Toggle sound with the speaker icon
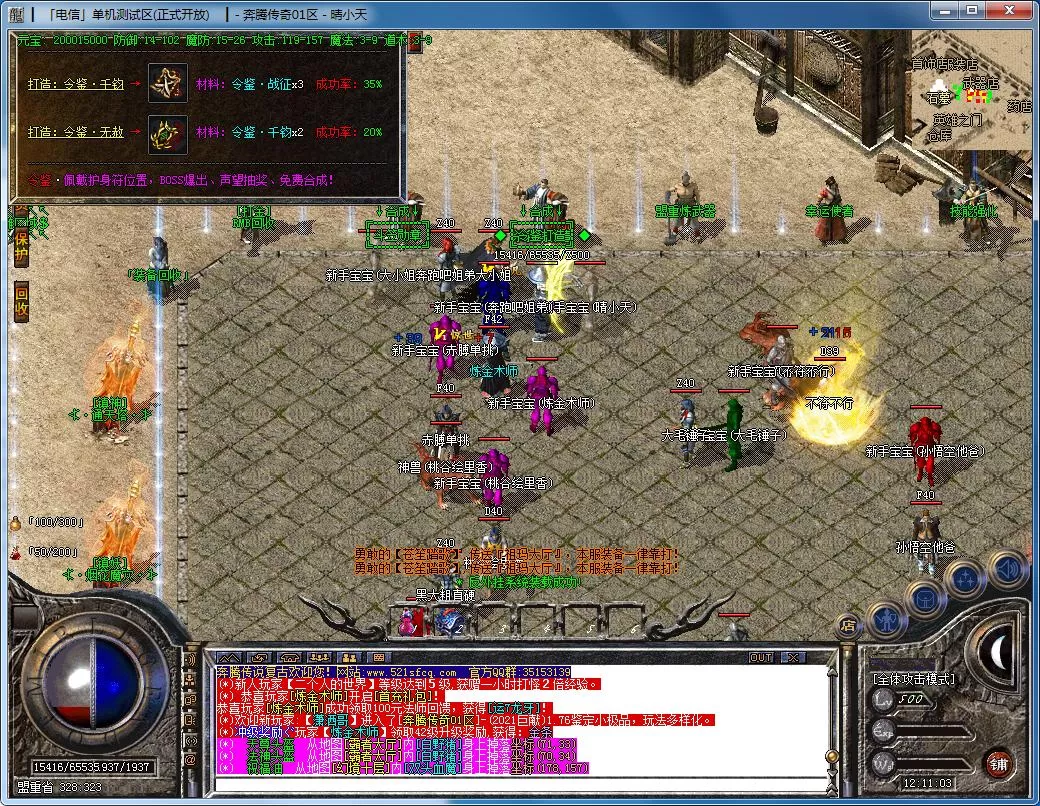Screen dimensions: 1040x806 click(x=1005, y=567)
